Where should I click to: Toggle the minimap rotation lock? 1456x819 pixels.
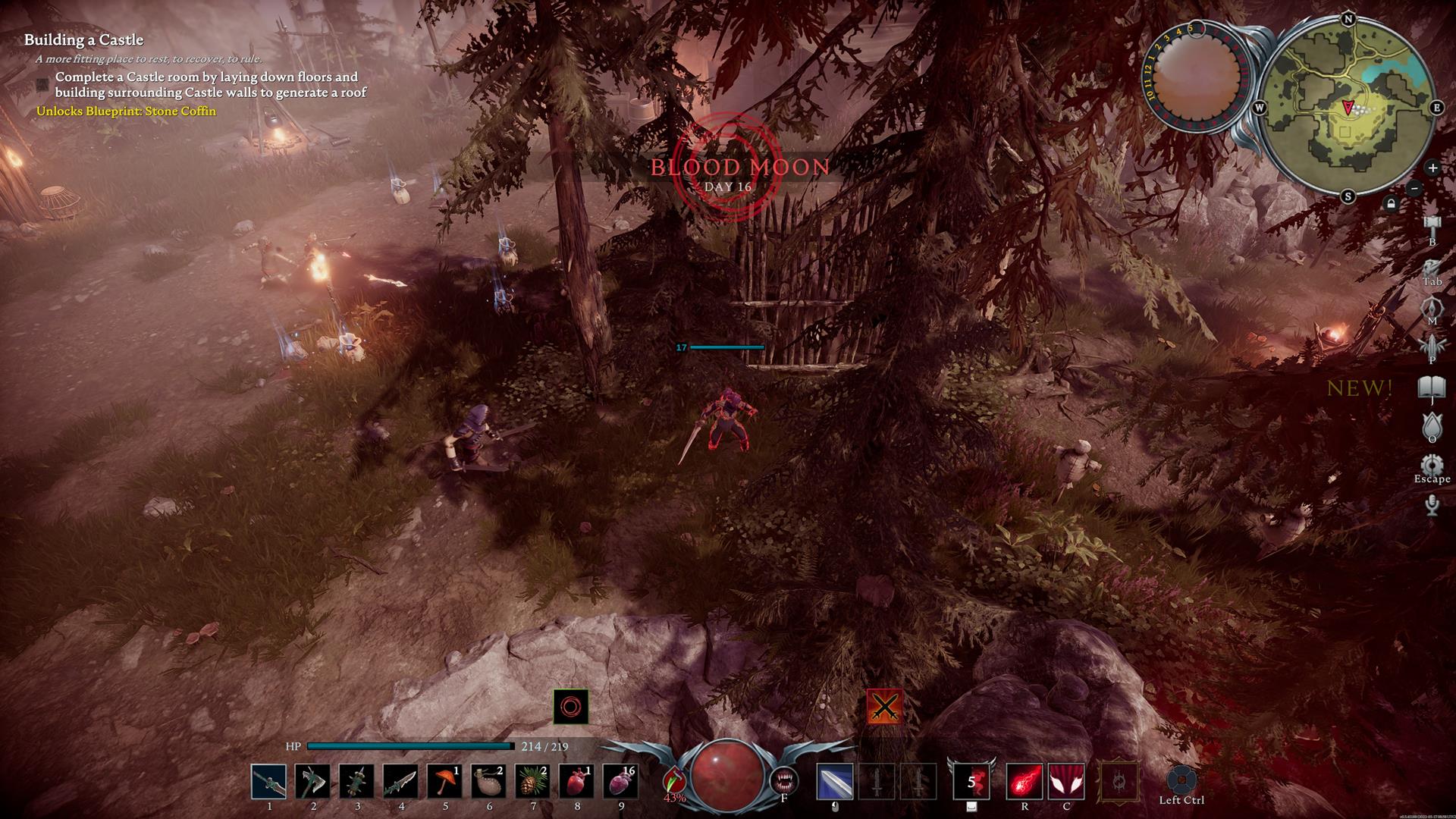(1391, 203)
